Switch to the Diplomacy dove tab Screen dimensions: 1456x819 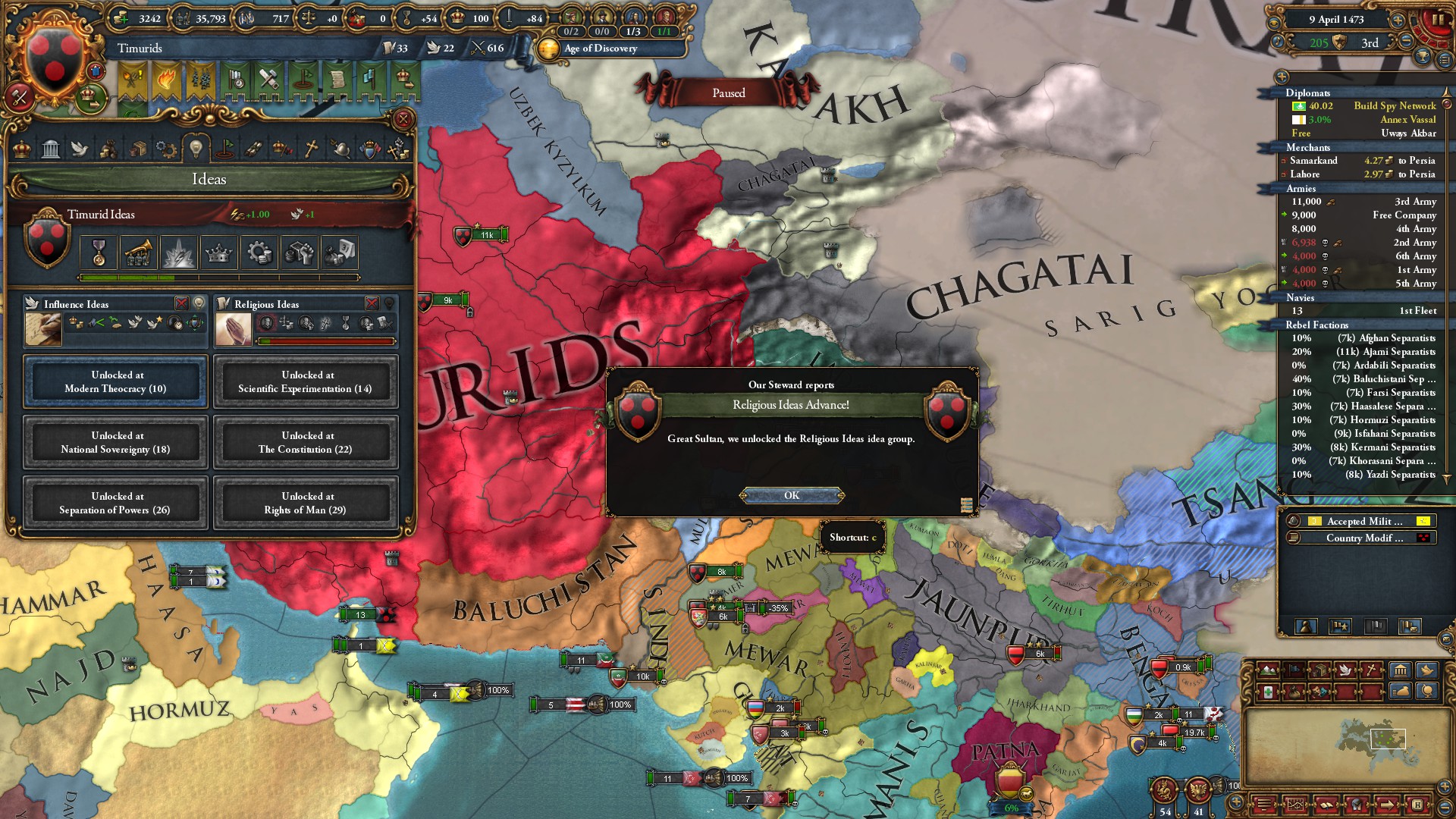tap(80, 149)
